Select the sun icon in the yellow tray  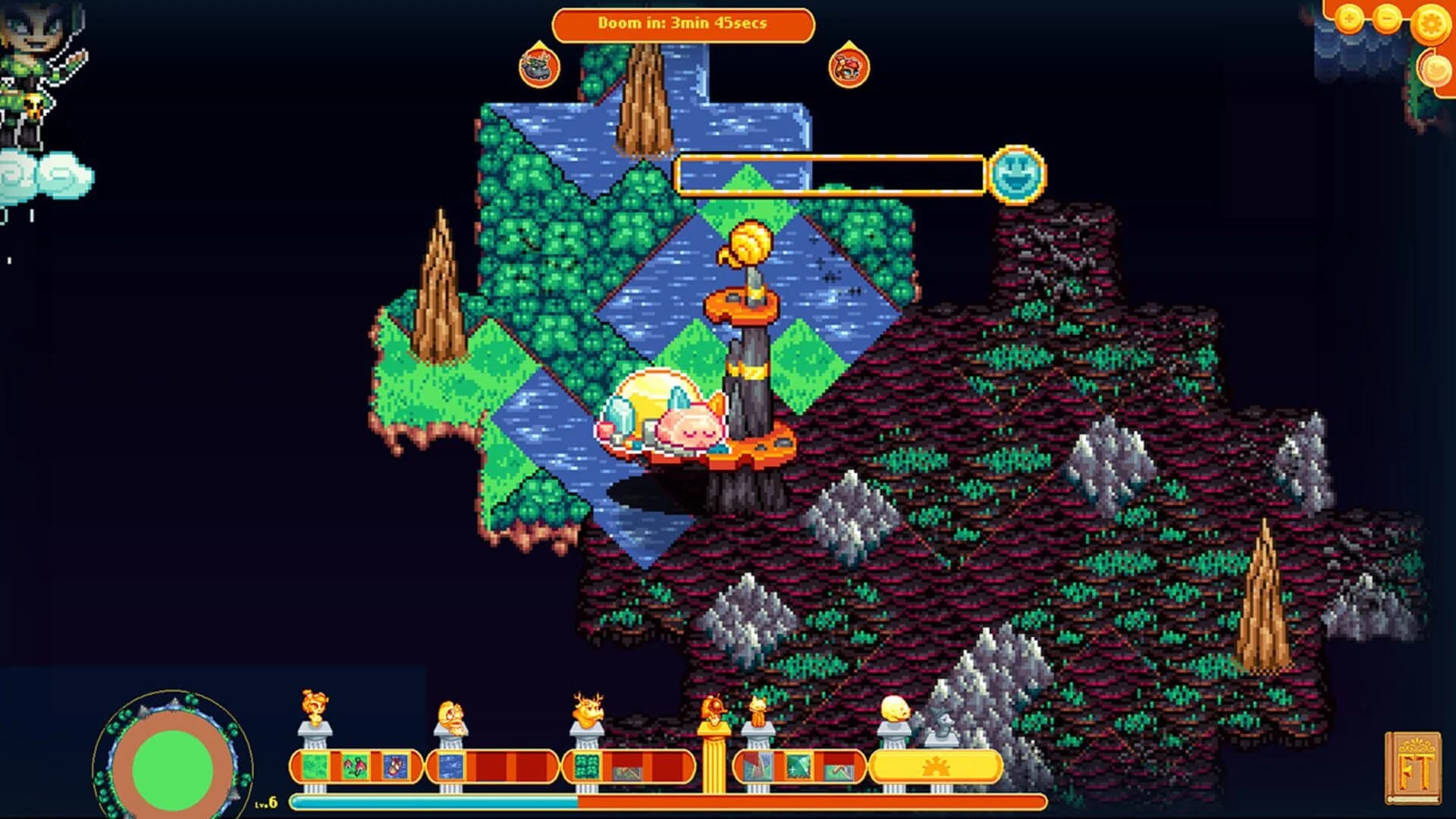tap(938, 767)
